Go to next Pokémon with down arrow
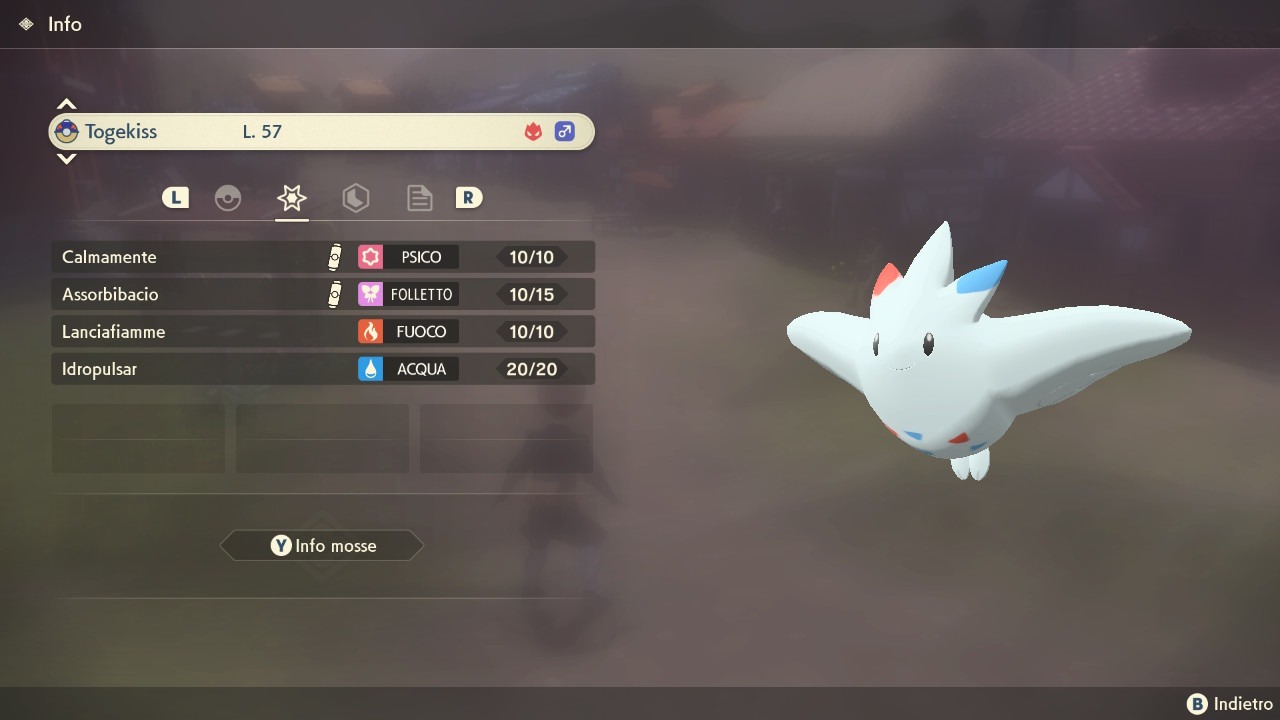Viewport: 1280px width, 720px height. click(66, 158)
